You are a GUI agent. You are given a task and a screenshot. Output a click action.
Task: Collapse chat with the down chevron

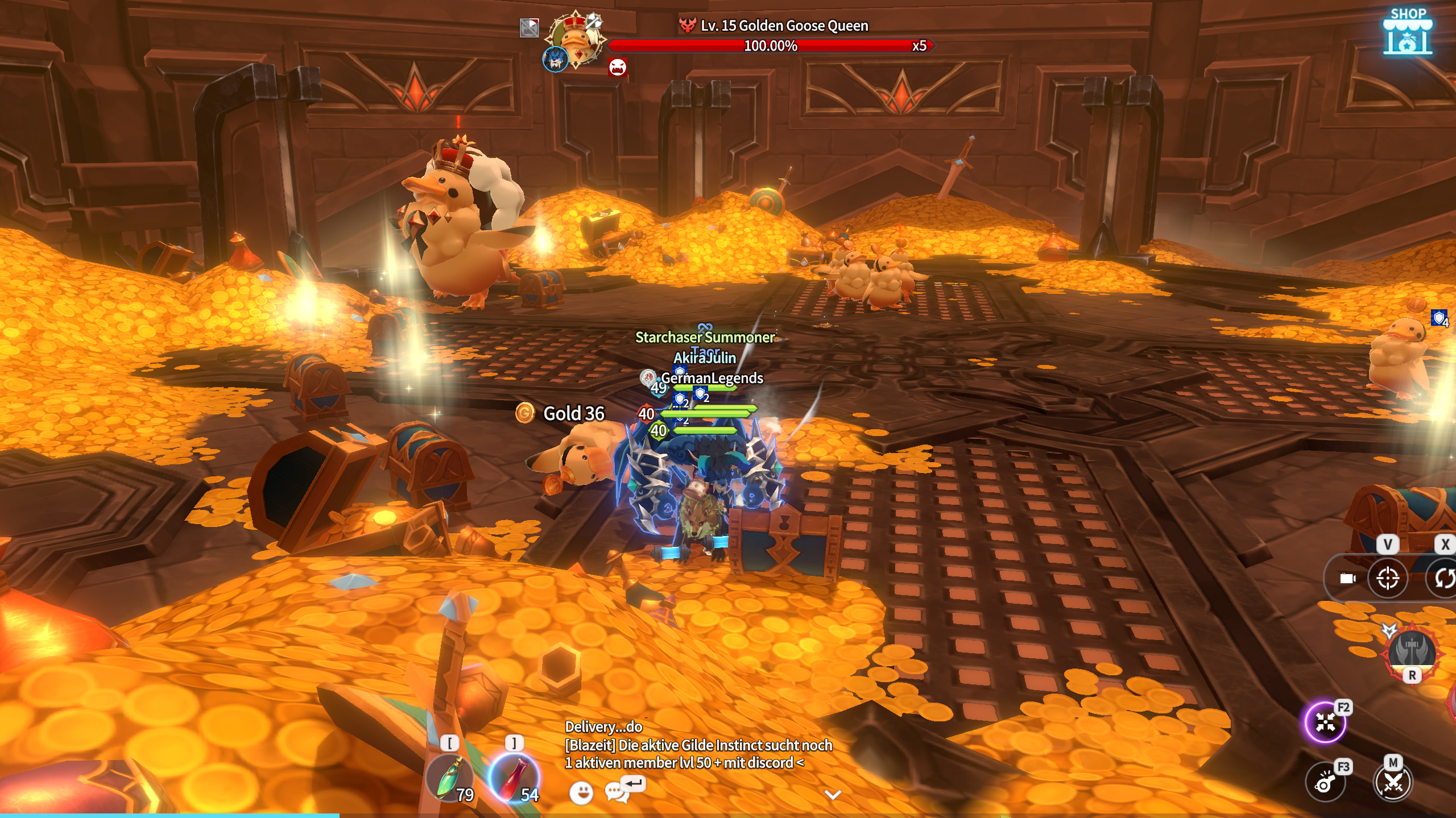point(833,795)
